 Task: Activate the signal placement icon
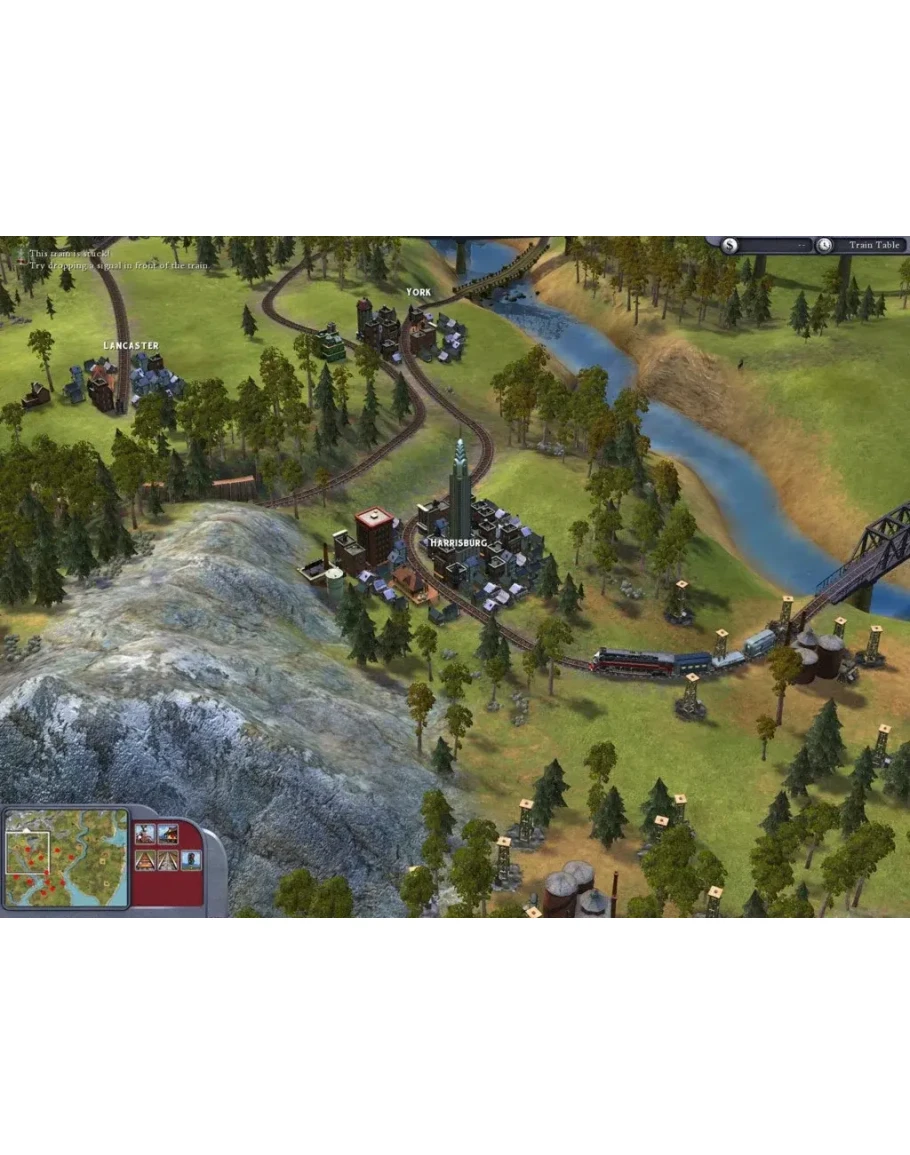click(189, 859)
